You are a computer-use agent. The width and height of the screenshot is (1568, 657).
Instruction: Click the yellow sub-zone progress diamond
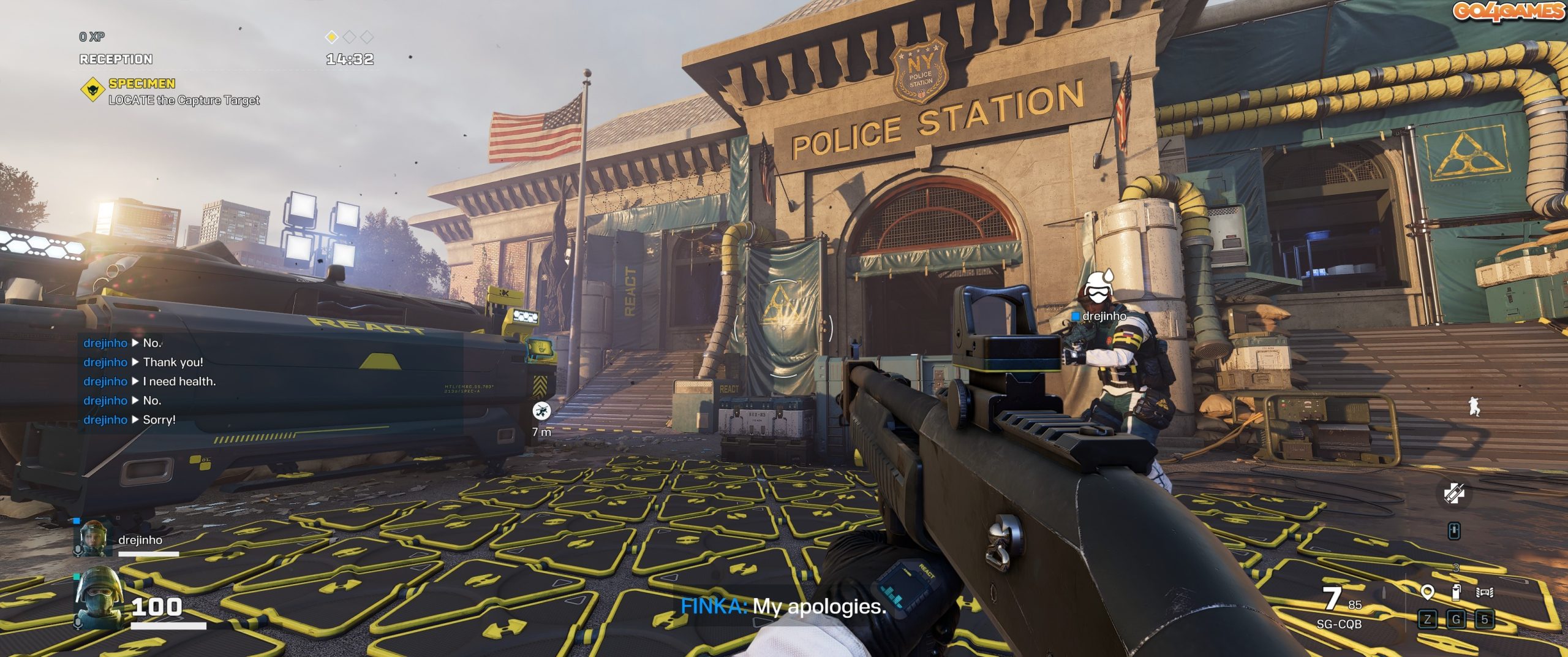pos(331,37)
